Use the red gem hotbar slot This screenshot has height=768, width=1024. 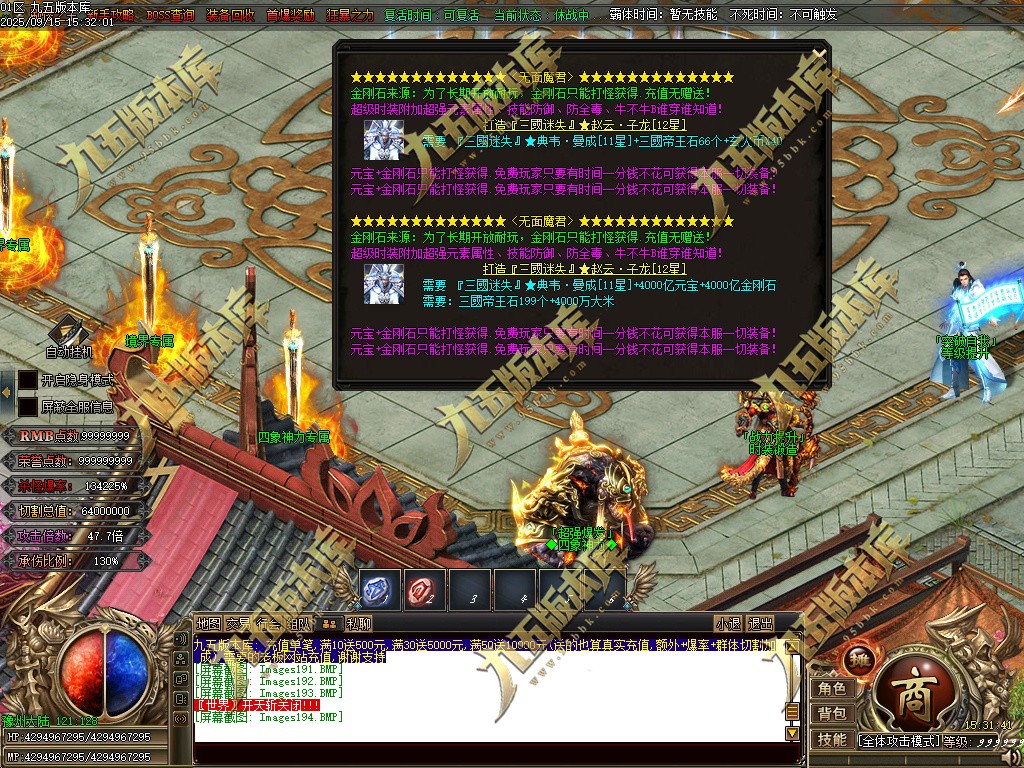[425, 590]
